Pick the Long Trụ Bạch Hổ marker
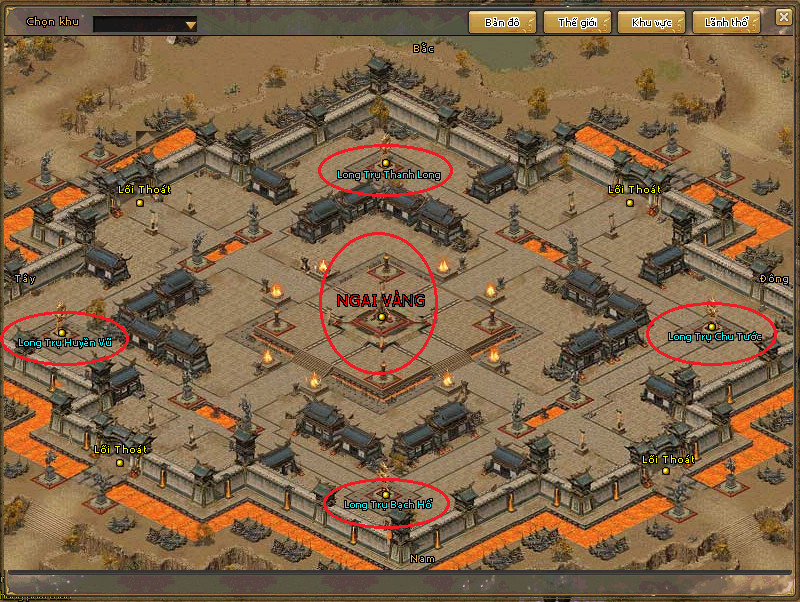 pos(386,494)
